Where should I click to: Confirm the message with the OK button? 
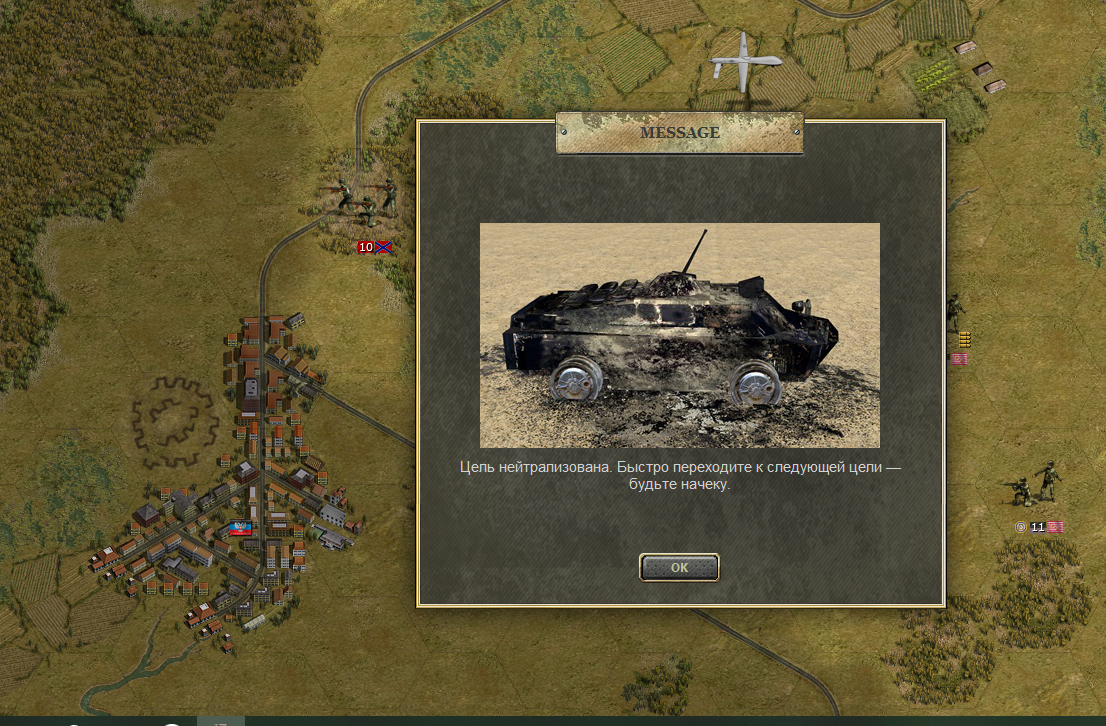point(679,567)
